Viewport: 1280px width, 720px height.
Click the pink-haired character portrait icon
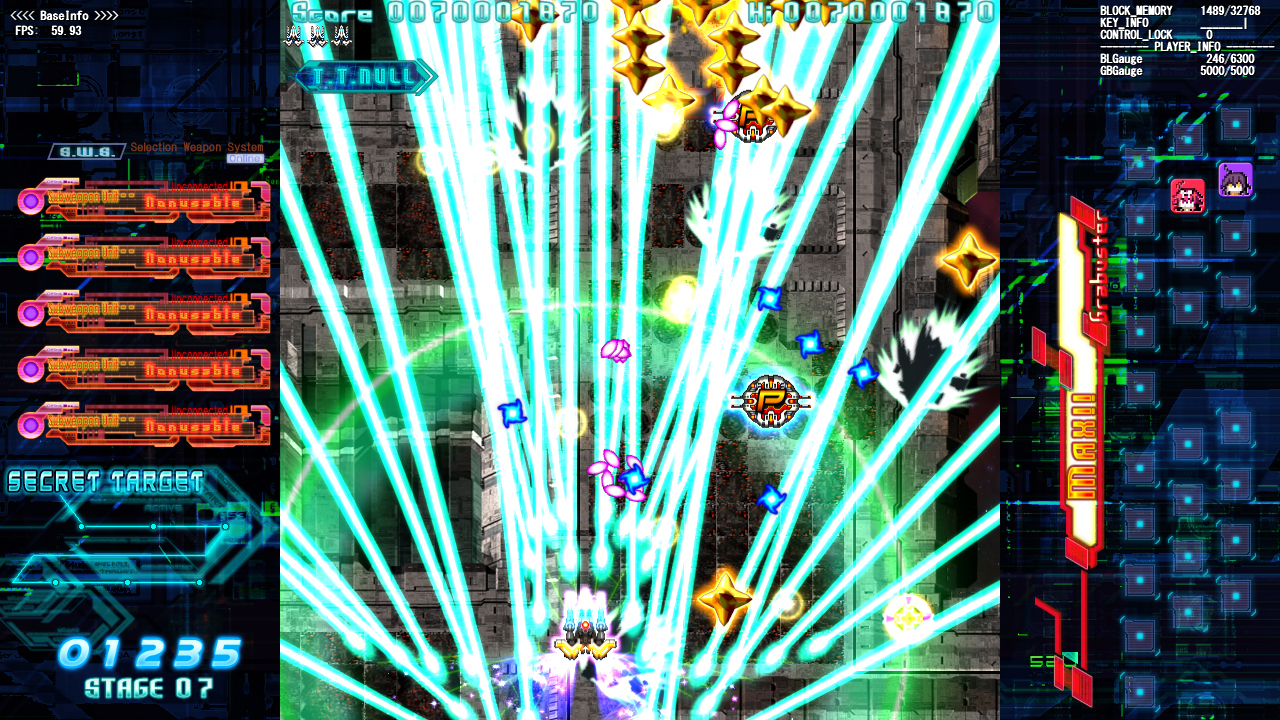tap(1188, 196)
